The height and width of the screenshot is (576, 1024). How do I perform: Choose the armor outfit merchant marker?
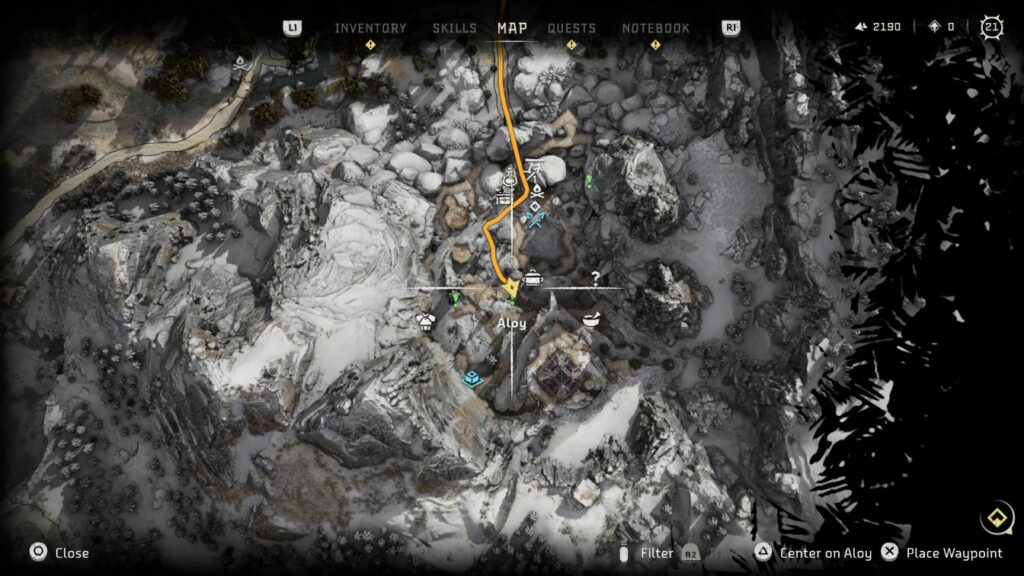tap(427, 321)
